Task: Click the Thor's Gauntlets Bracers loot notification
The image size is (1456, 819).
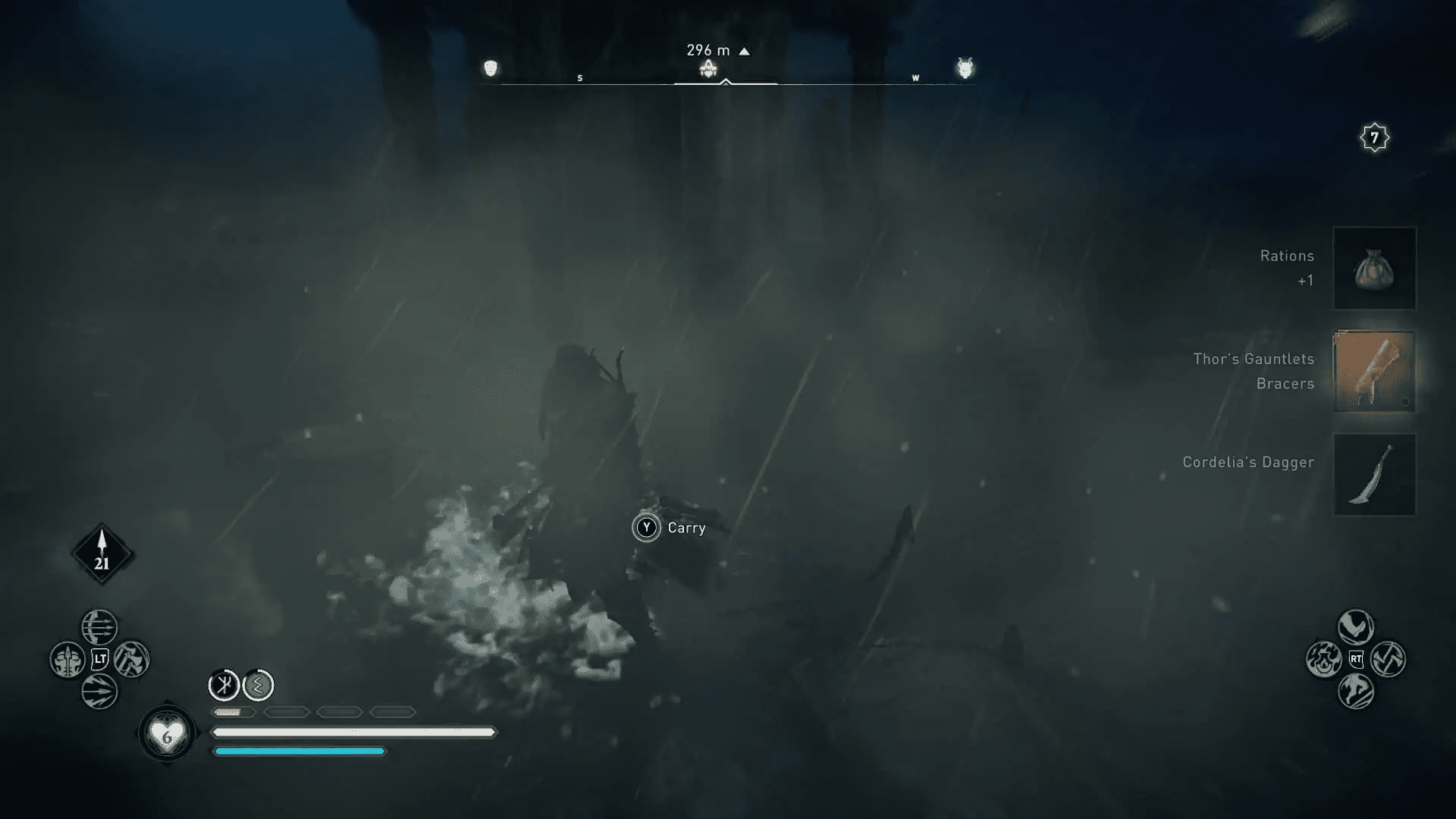Action: click(1375, 371)
